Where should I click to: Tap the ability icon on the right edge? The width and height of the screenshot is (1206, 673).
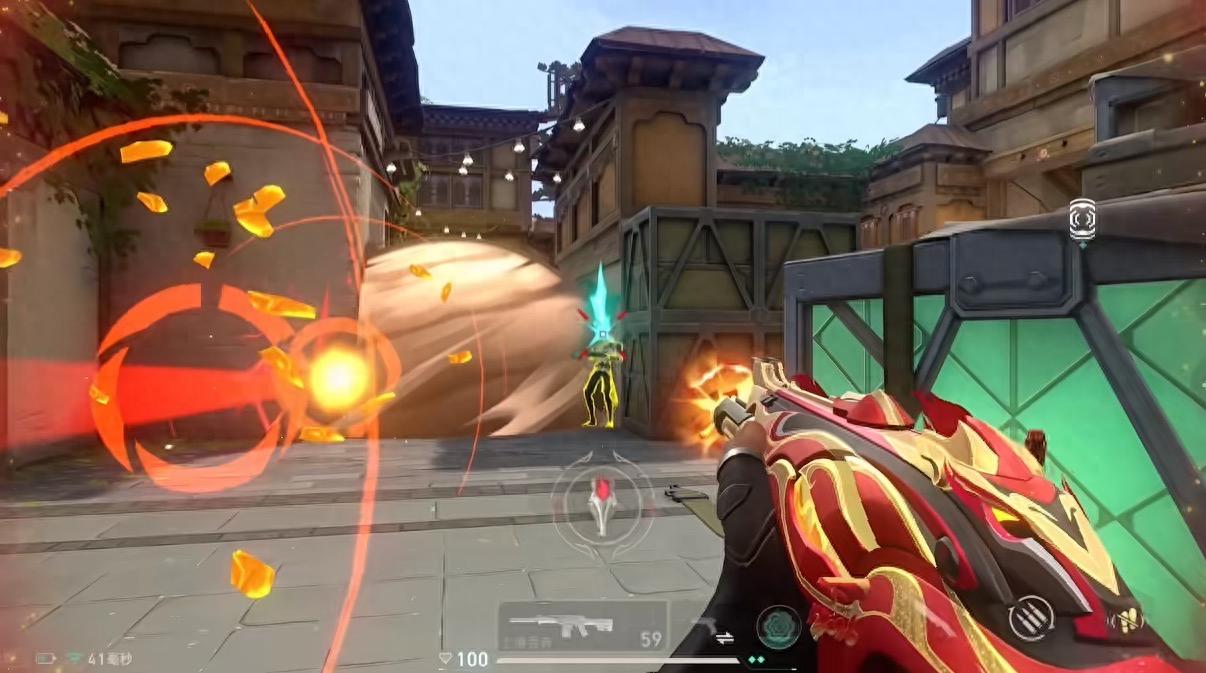tap(1127, 620)
